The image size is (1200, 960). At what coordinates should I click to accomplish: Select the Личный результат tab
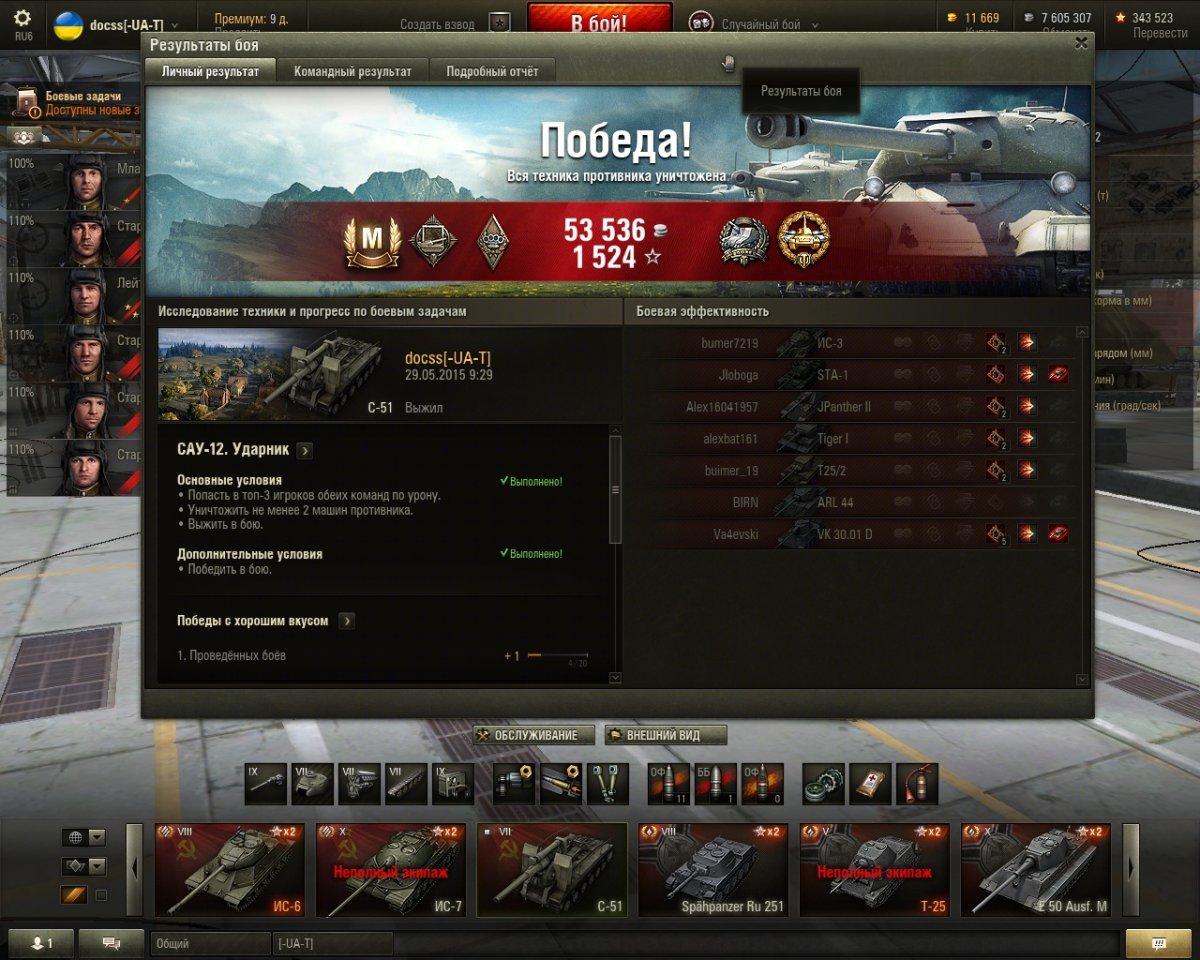pos(210,71)
